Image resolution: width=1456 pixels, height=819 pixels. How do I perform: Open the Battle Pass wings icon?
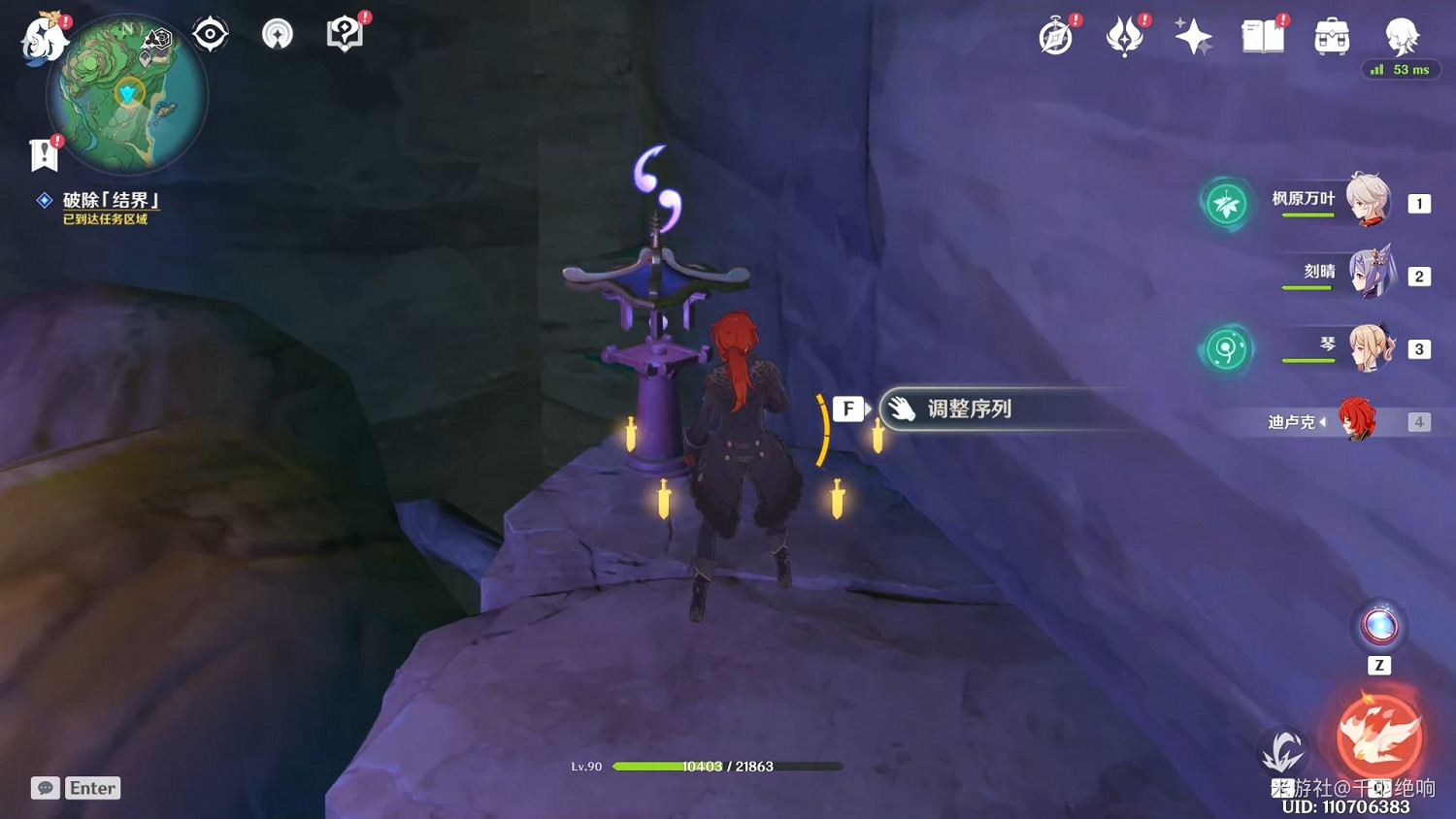(x=1125, y=37)
